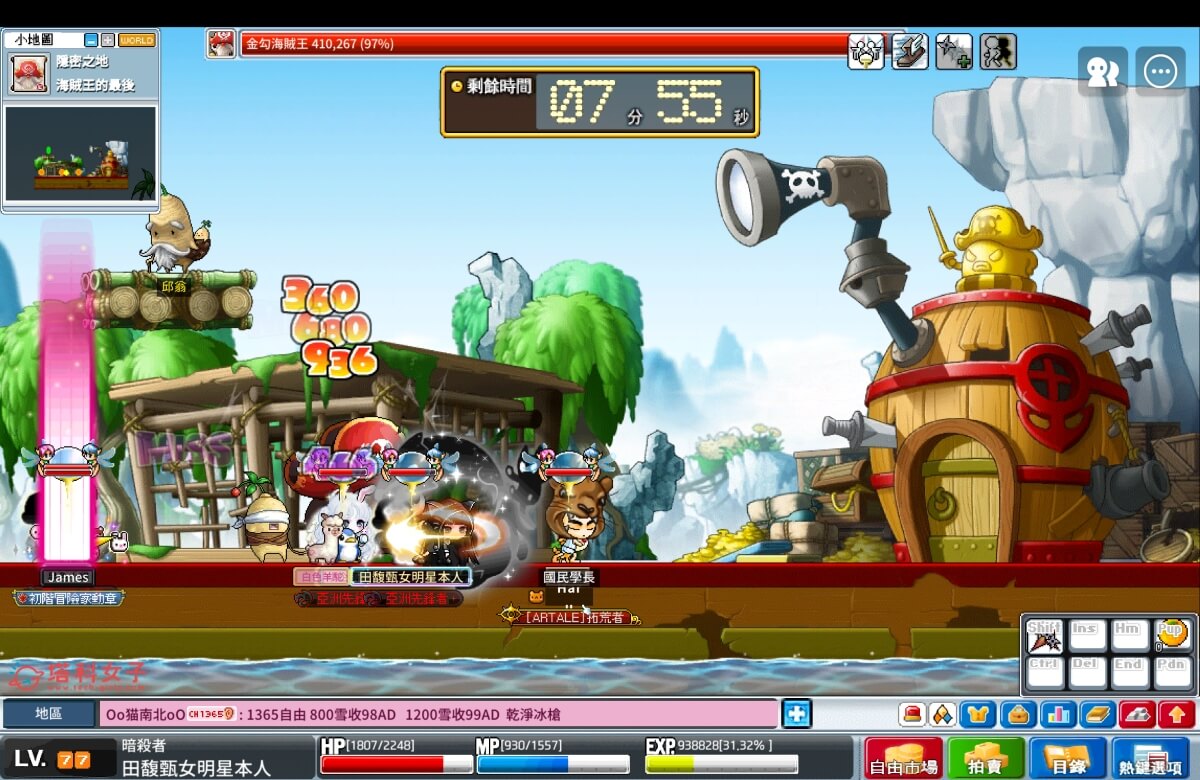
Task: Open the stats bar chart icon
Action: 1056,714
